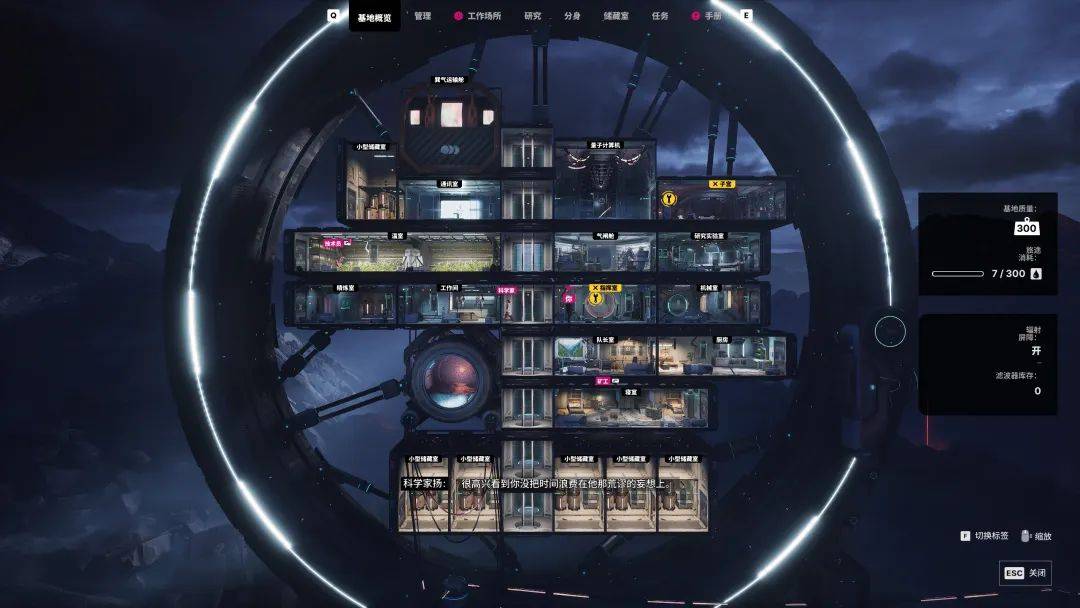Screen dimensions: 1080x608
Task: Choose the 通讯室 communications room
Action: [x=449, y=203]
